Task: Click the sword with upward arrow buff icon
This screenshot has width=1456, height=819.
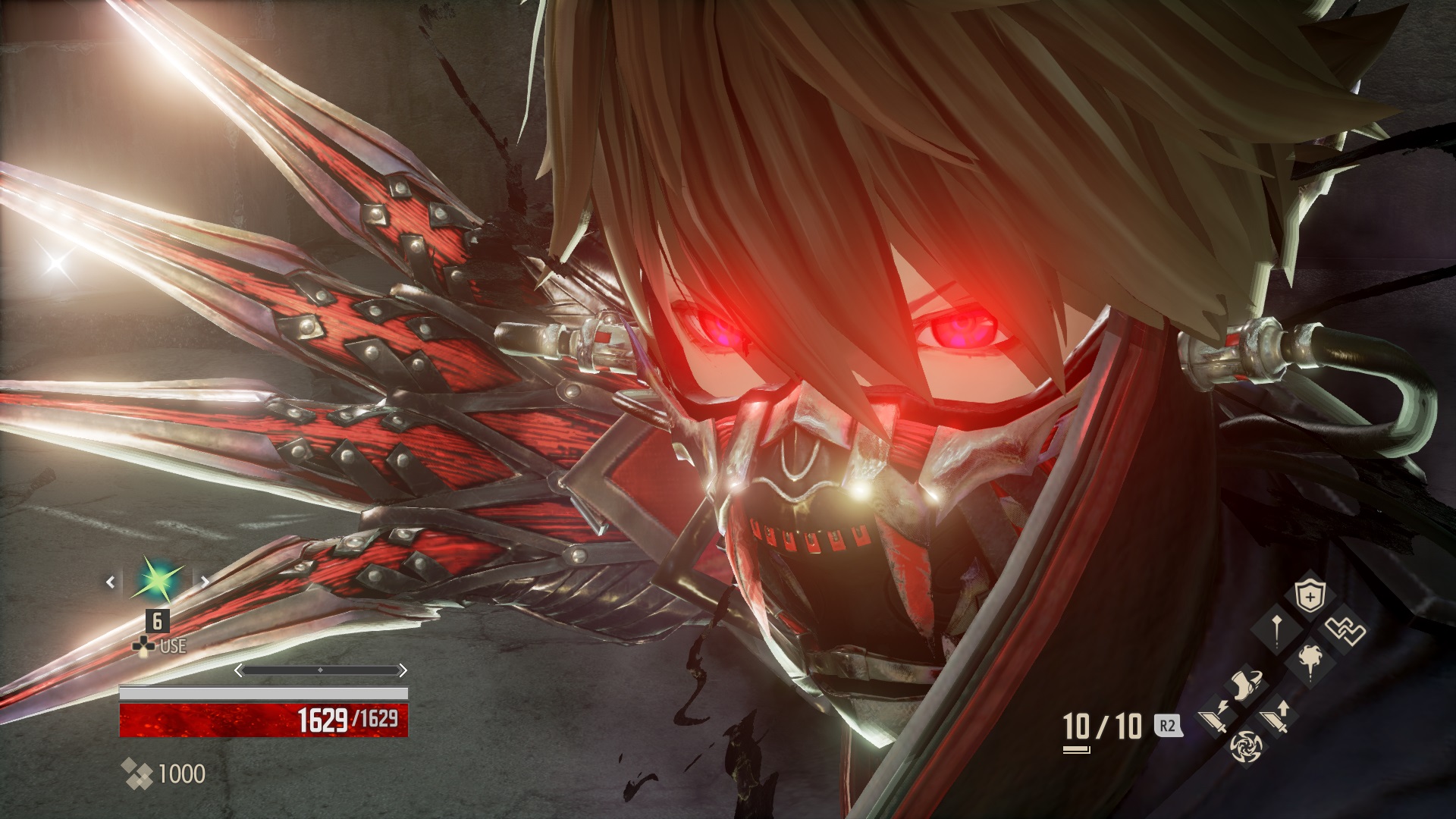Action: coord(1275,714)
